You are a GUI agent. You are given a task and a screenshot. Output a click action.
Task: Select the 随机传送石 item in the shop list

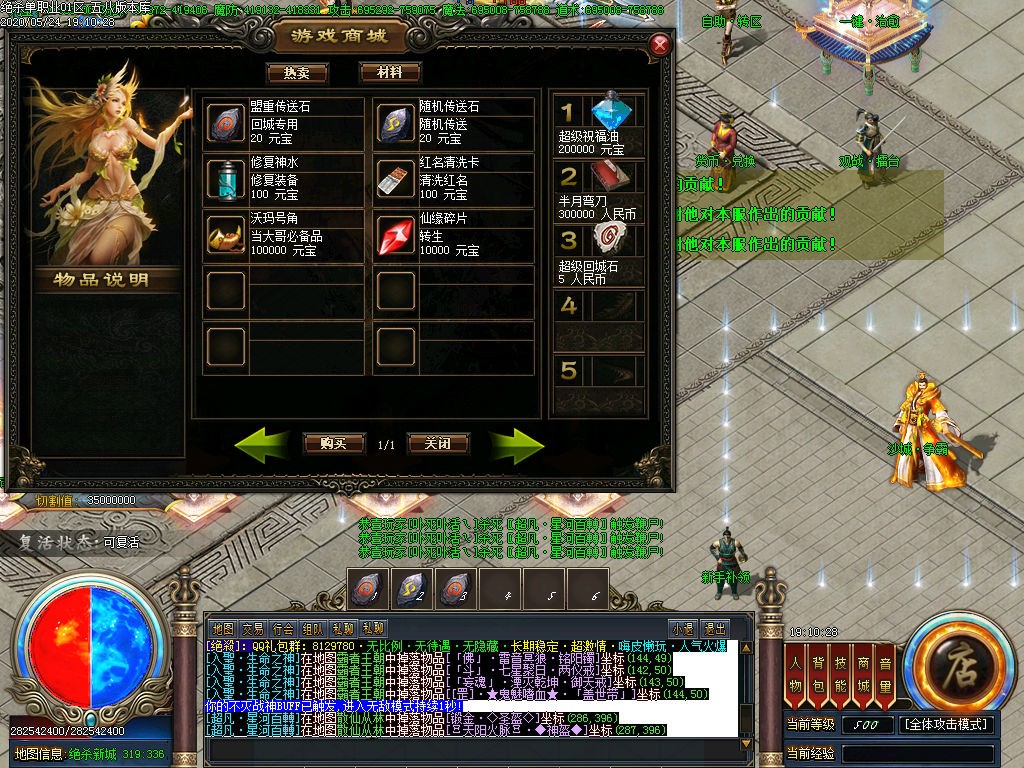click(396, 123)
